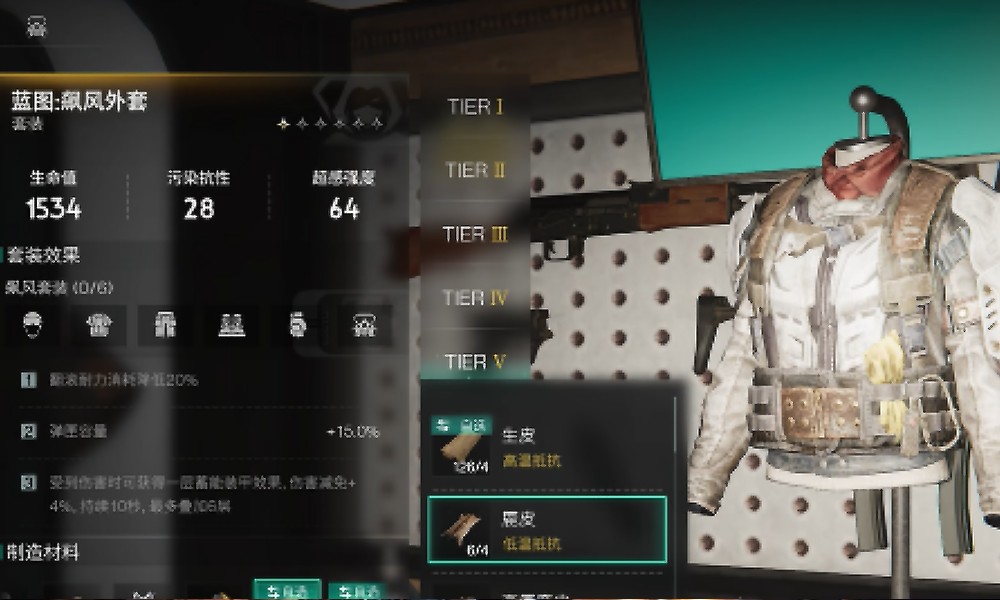
Task: Choose the boots piece set icon
Action: (x=231, y=324)
